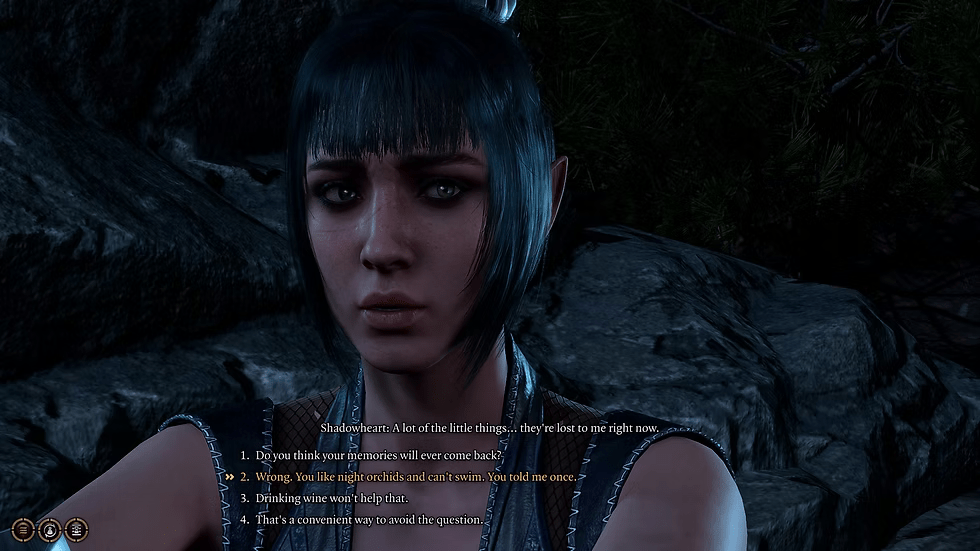Choose the night orchids and can't swim reply
This screenshot has height=551, width=980.
click(x=415, y=477)
